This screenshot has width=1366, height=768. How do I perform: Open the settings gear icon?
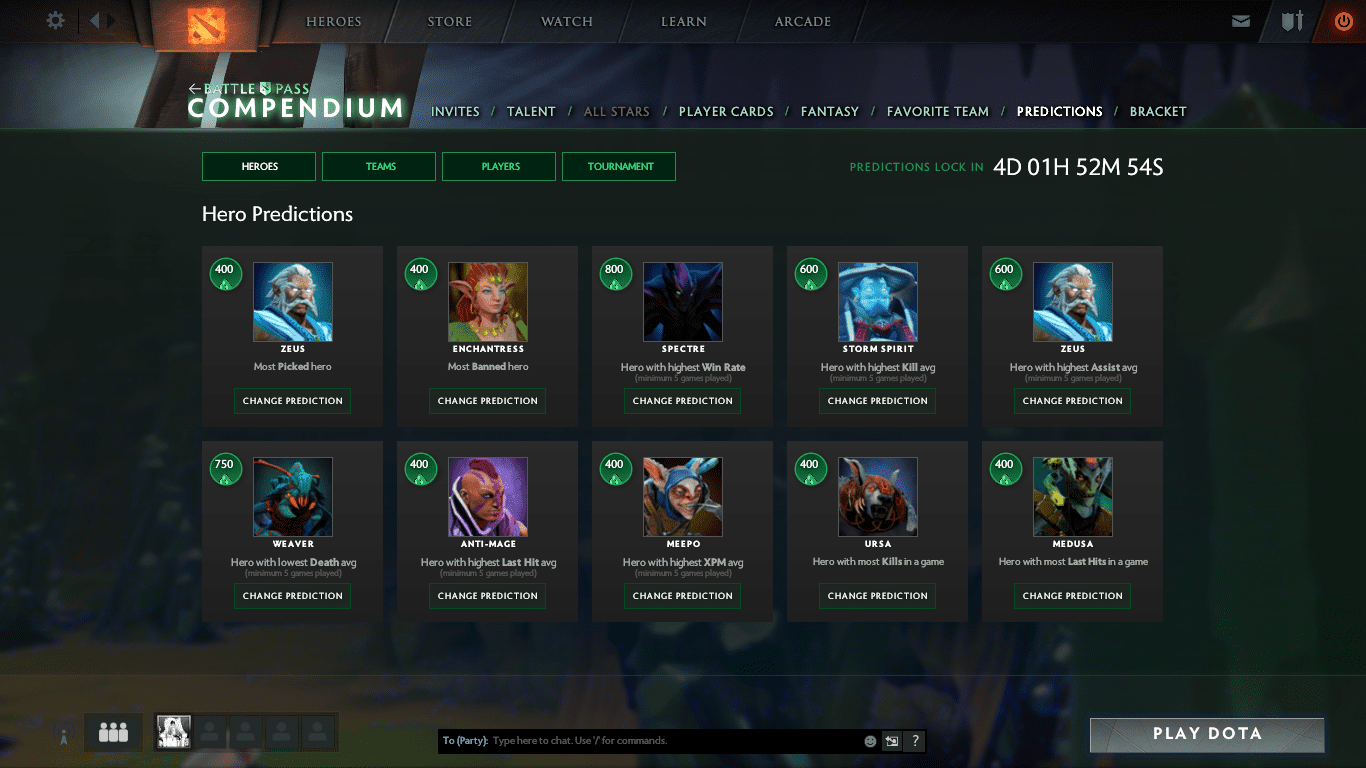pos(56,21)
